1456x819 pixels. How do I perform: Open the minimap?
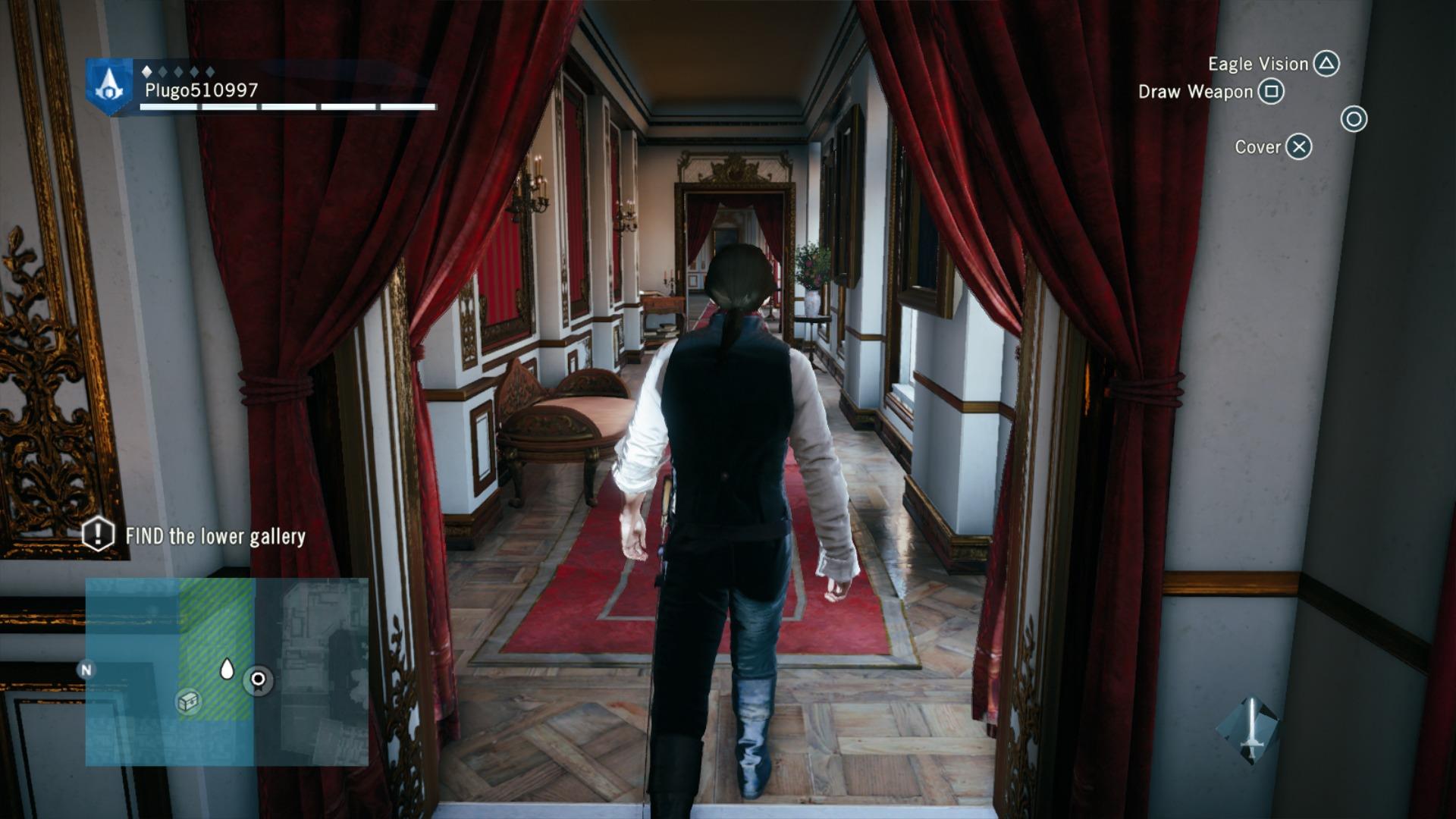pos(226,671)
